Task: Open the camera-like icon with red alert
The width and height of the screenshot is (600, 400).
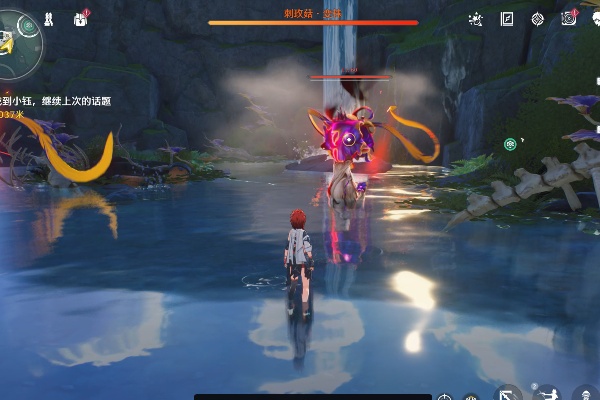Action: coord(568,19)
